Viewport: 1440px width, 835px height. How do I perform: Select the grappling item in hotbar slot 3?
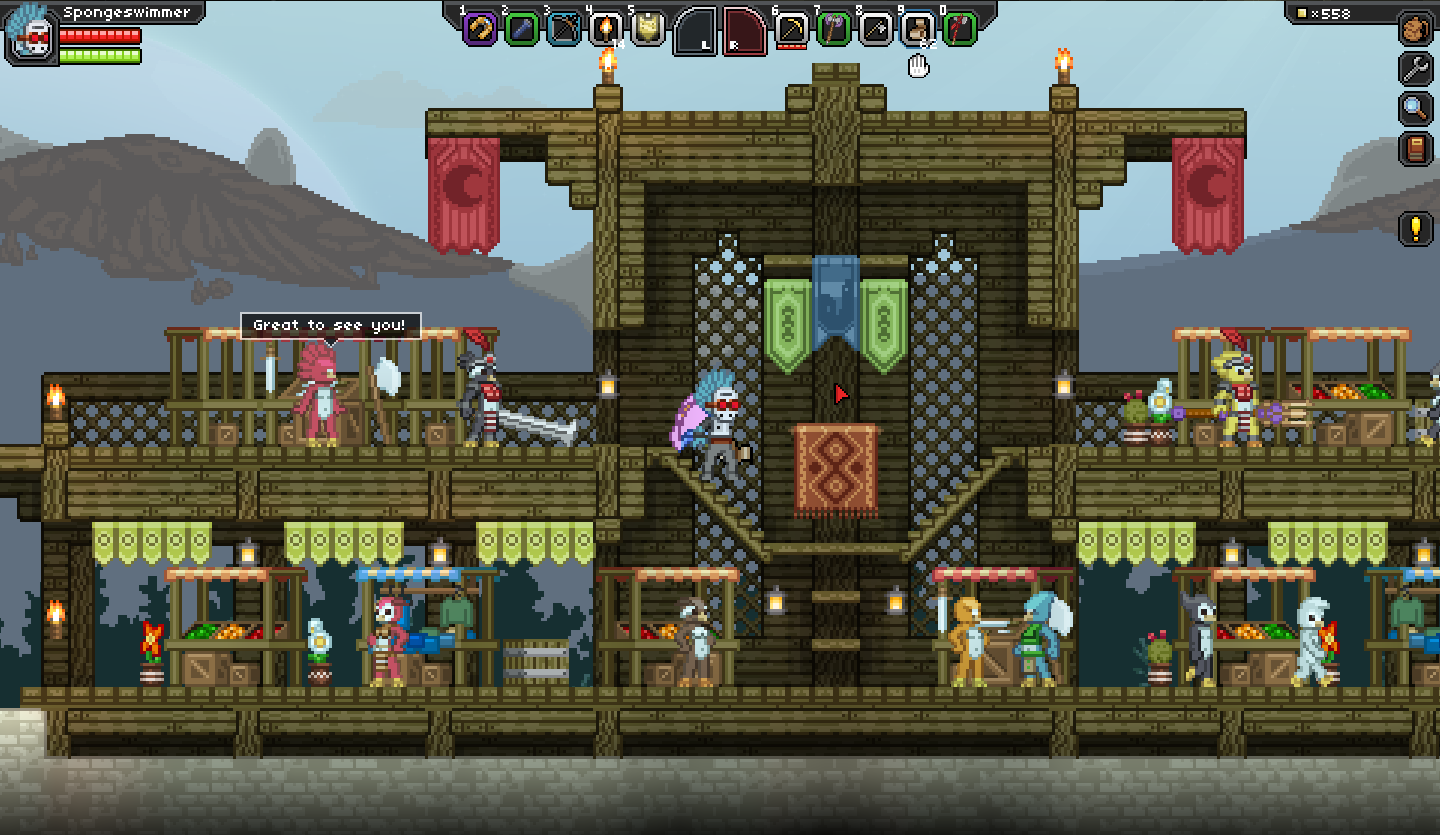tap(562, 29)
